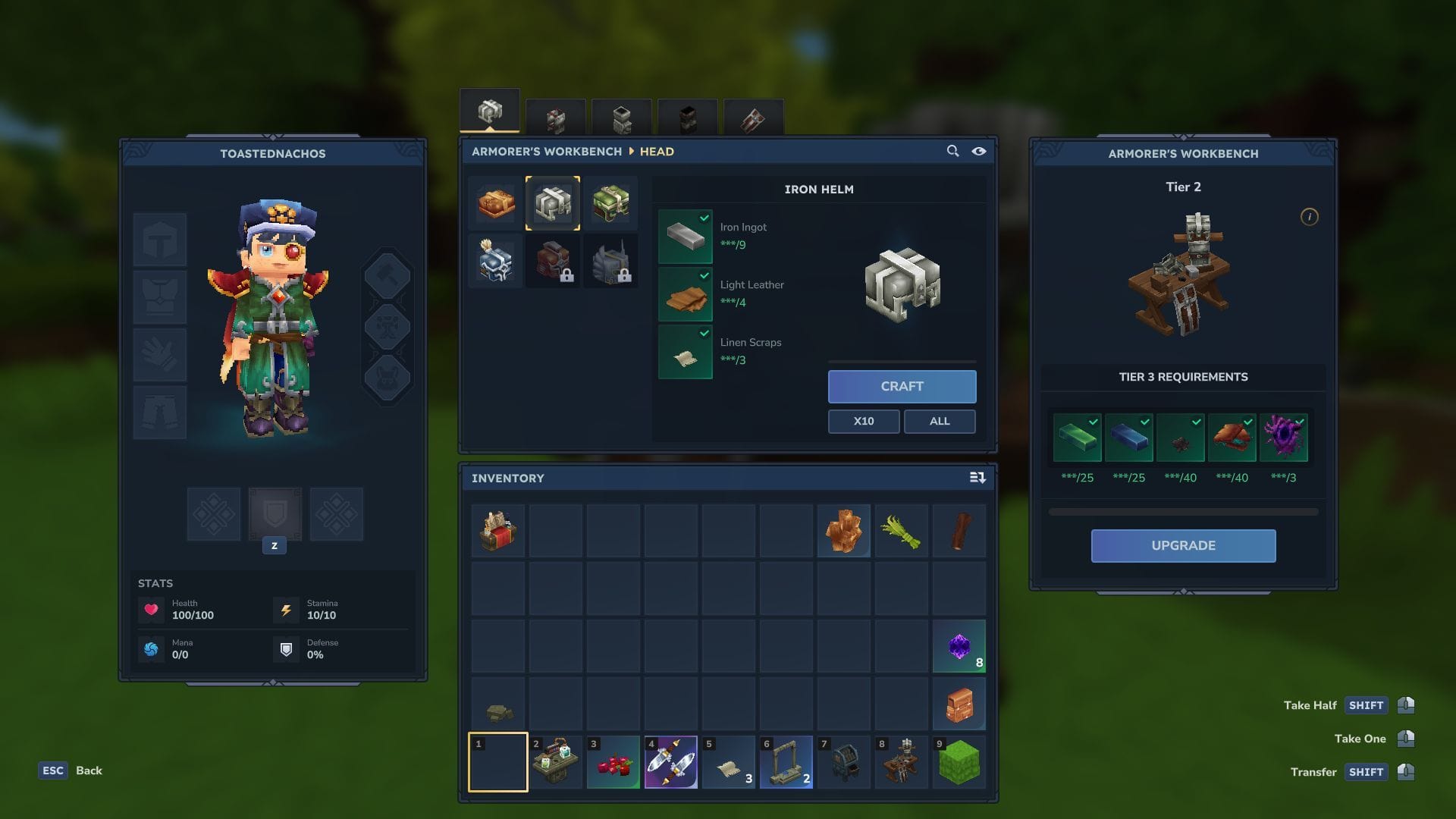
Task: Open the workbench info icon
Action: pyautogui.click(x=1309, y=217)
